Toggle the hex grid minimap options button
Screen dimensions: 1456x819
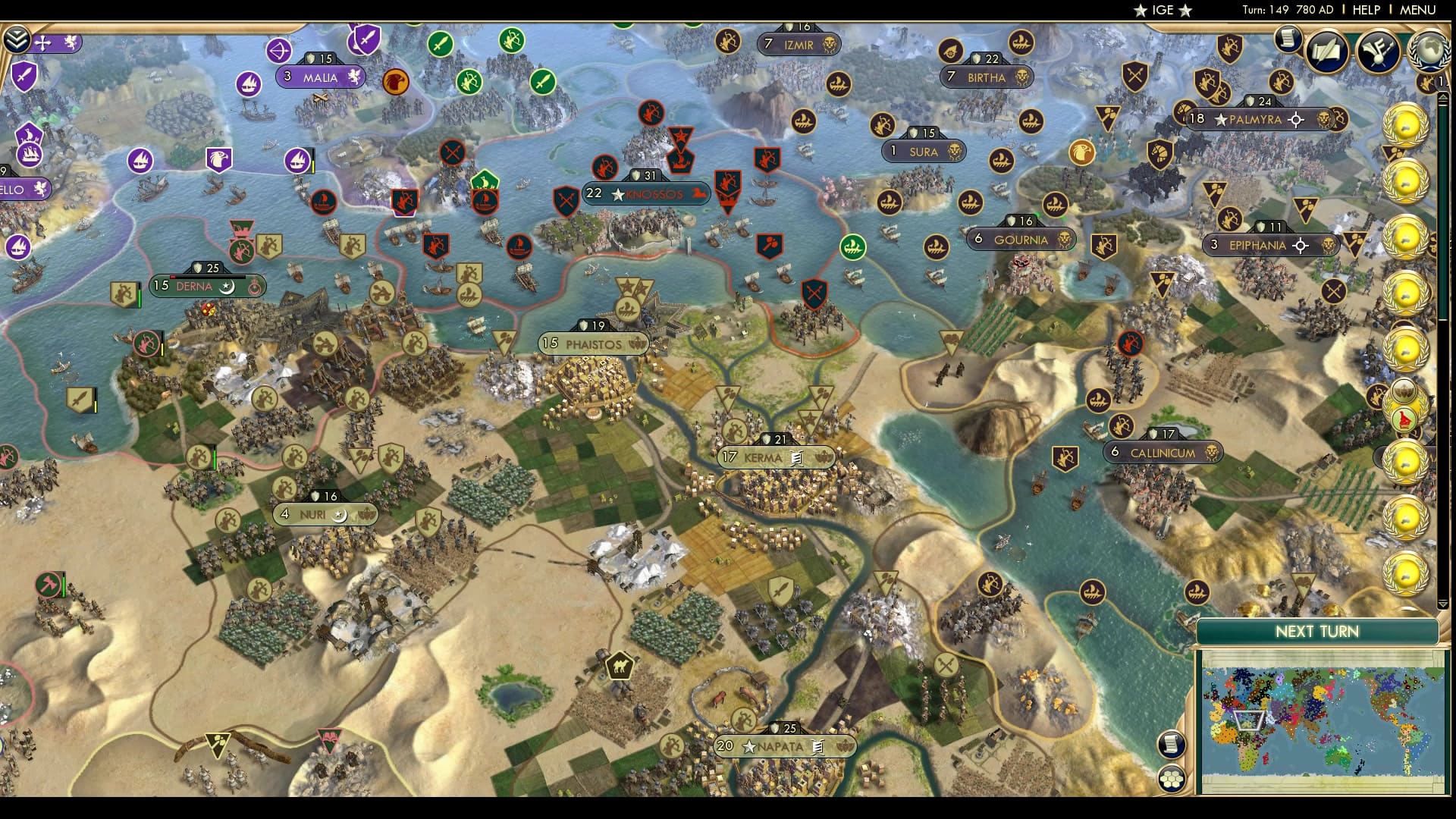(x=1172, y=779)
